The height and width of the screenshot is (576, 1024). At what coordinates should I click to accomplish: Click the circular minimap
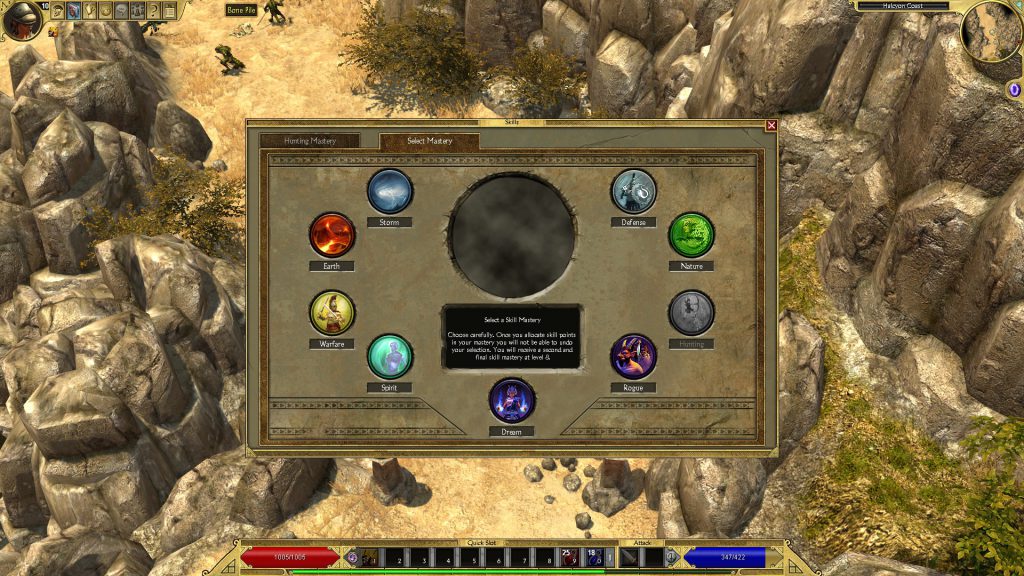(x=991, y=31)
